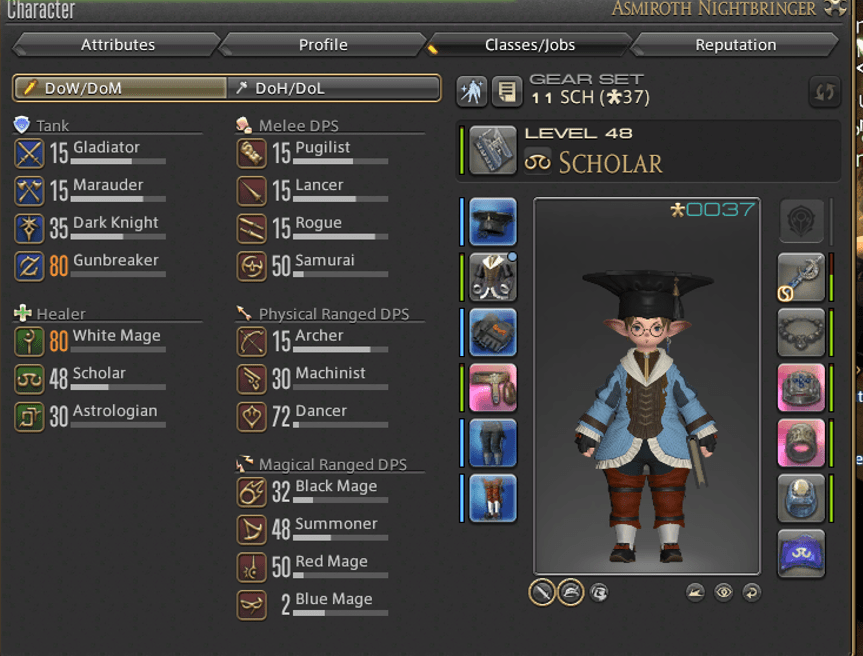
Task: Click the blue soul crystal slot
Action: tap(801, 554)
